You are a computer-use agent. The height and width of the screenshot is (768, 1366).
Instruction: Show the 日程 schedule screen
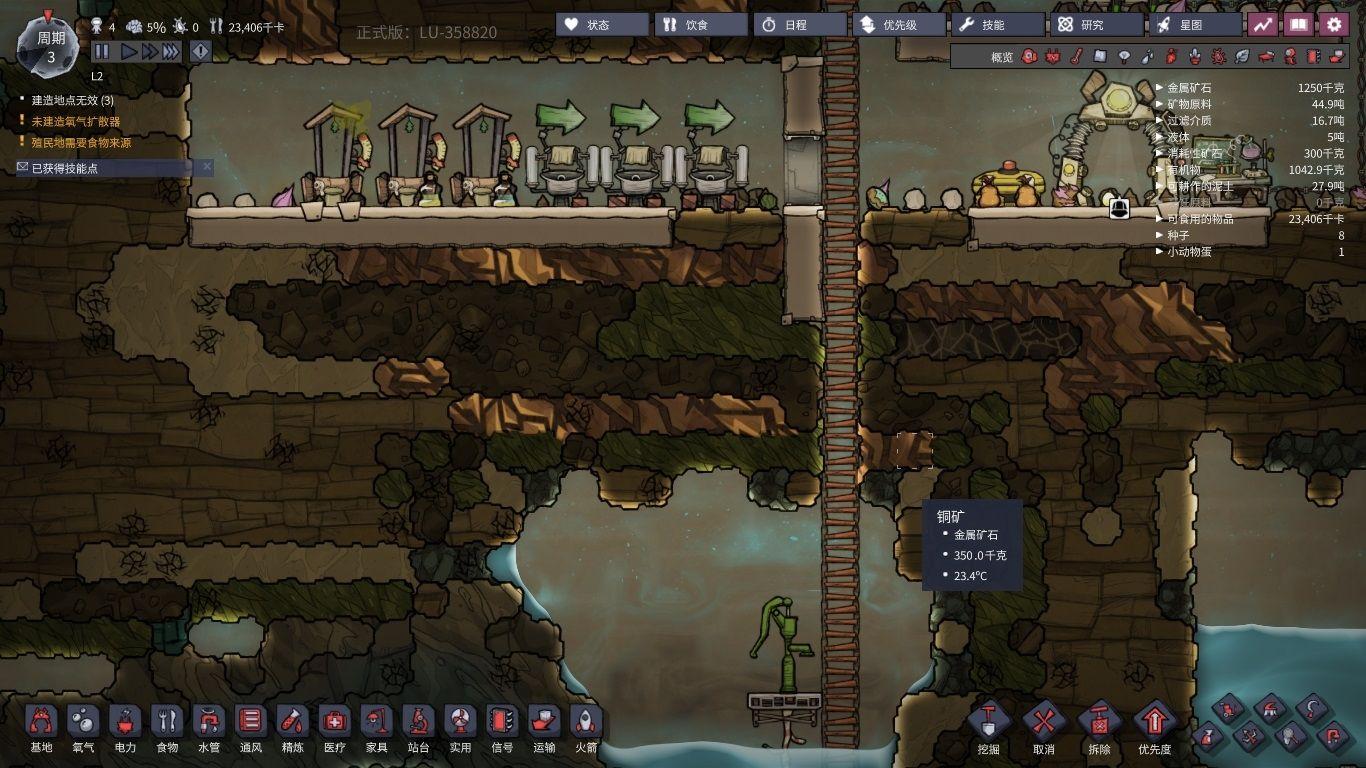click(799, 24)
